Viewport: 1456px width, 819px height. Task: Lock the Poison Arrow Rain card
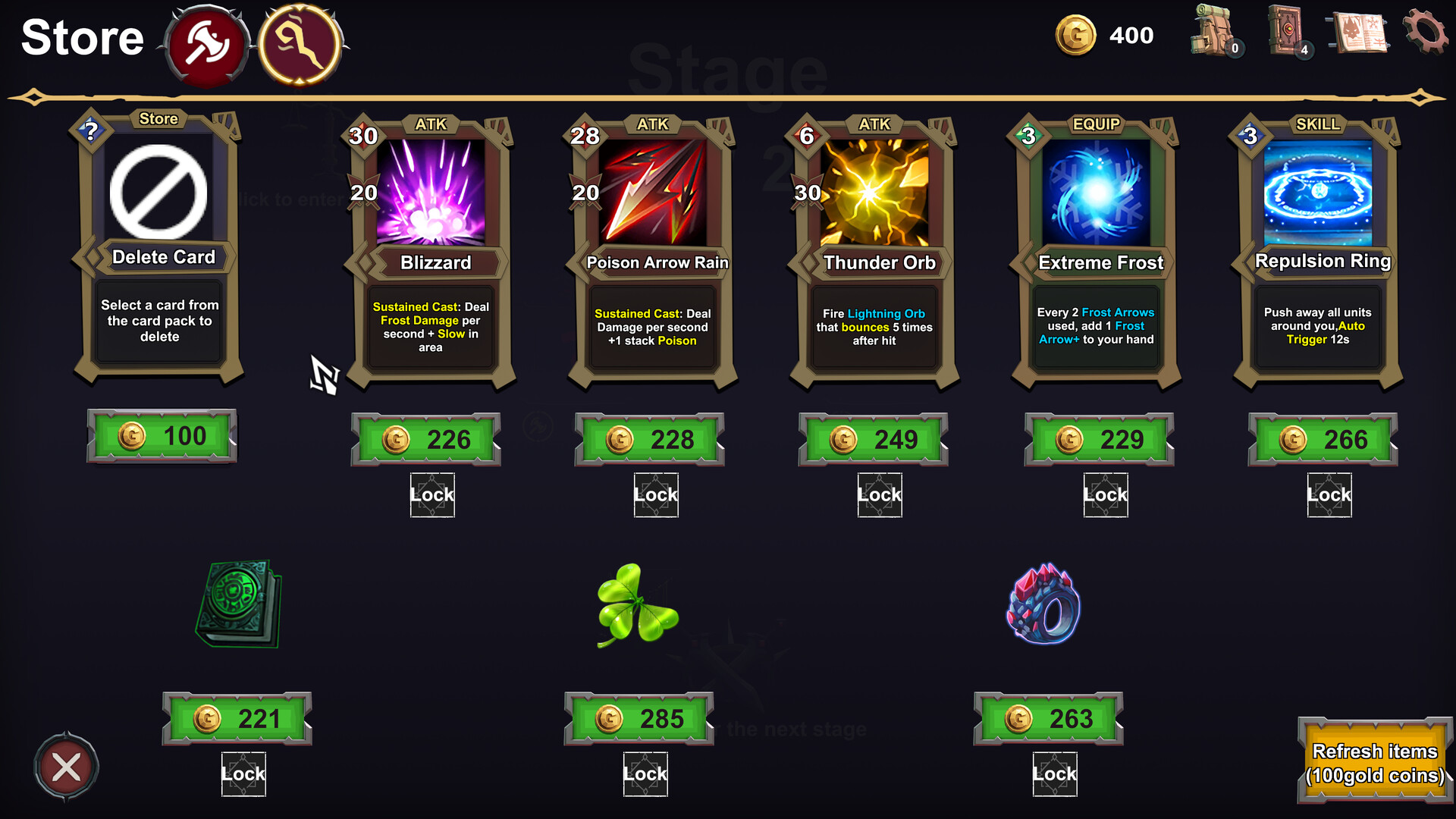[x=655, y=494]
